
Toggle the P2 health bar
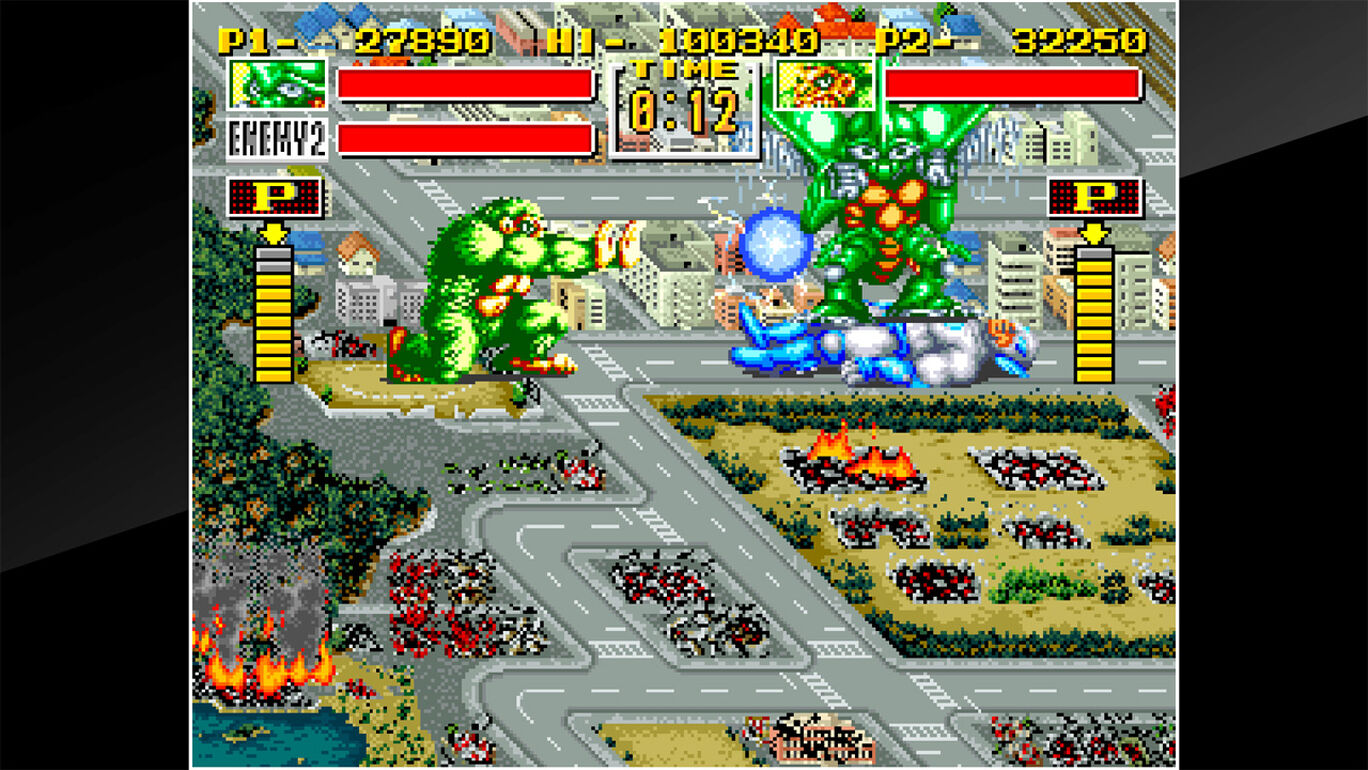pos(1010,85)
